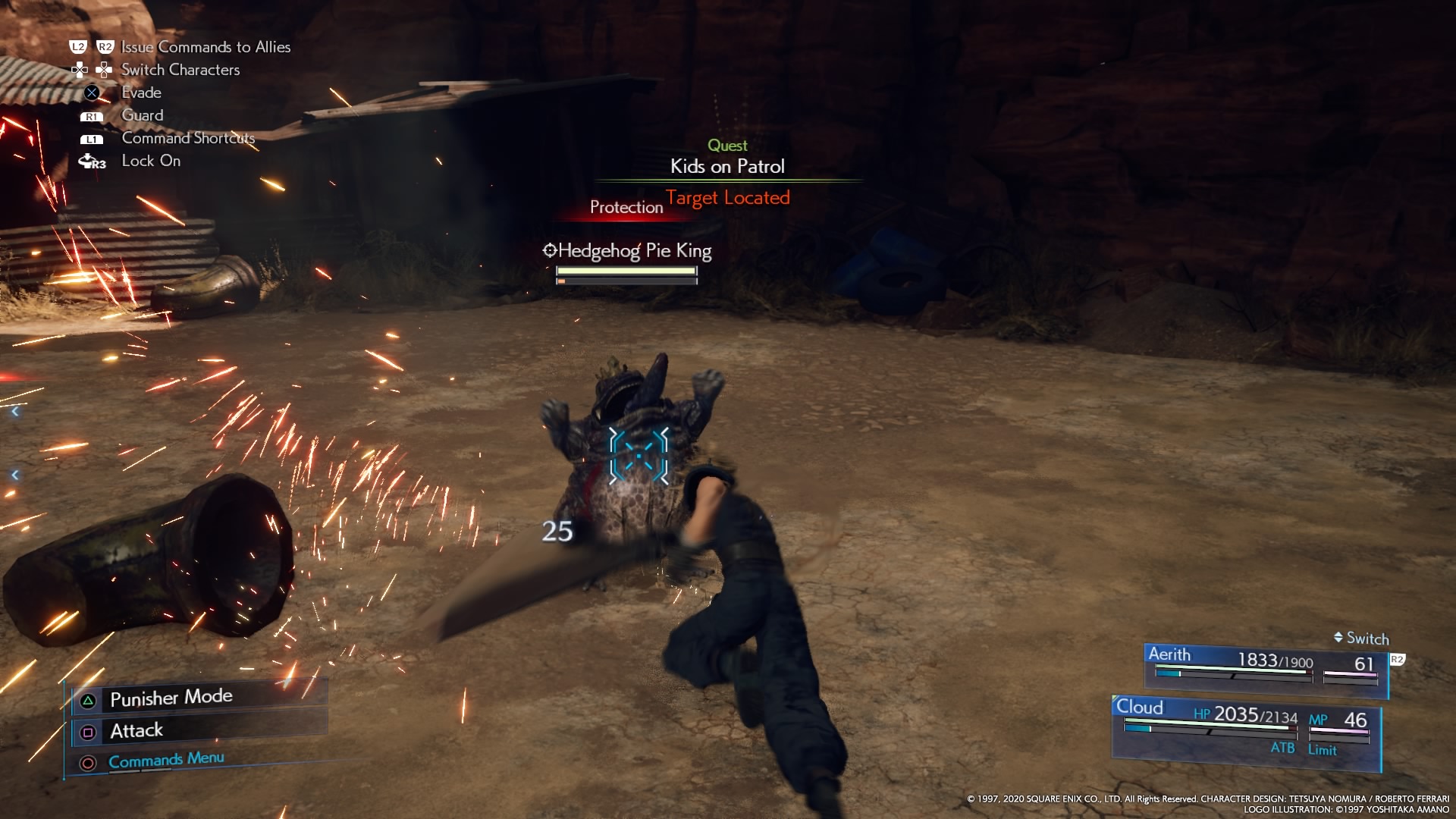Select Cloud's party status panel
The width and height of the screenshot is (1456, 819).
[1245, 728]
